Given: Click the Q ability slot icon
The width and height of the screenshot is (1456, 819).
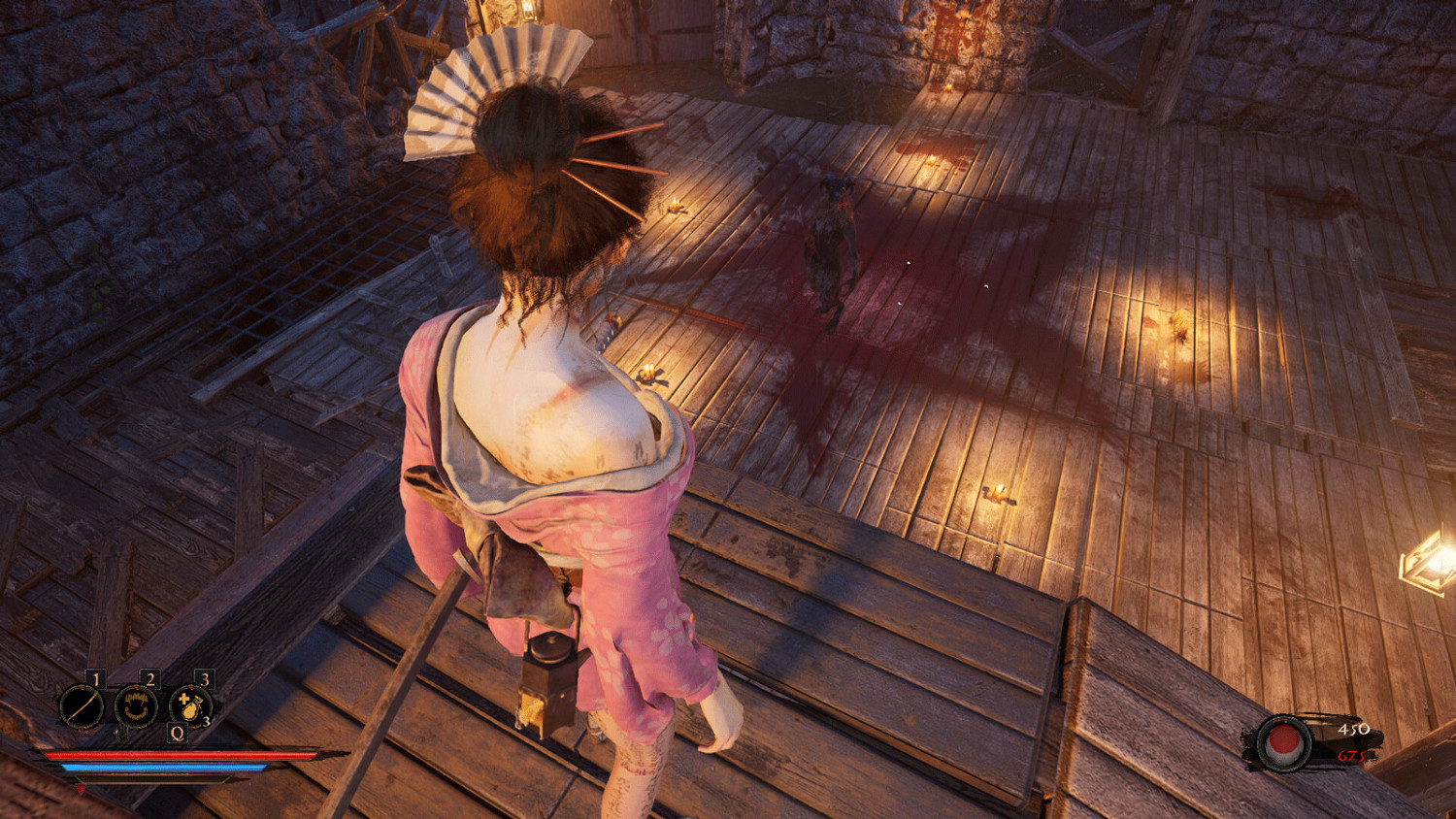Looking at the screenshot, I should [x=176, y=733].
